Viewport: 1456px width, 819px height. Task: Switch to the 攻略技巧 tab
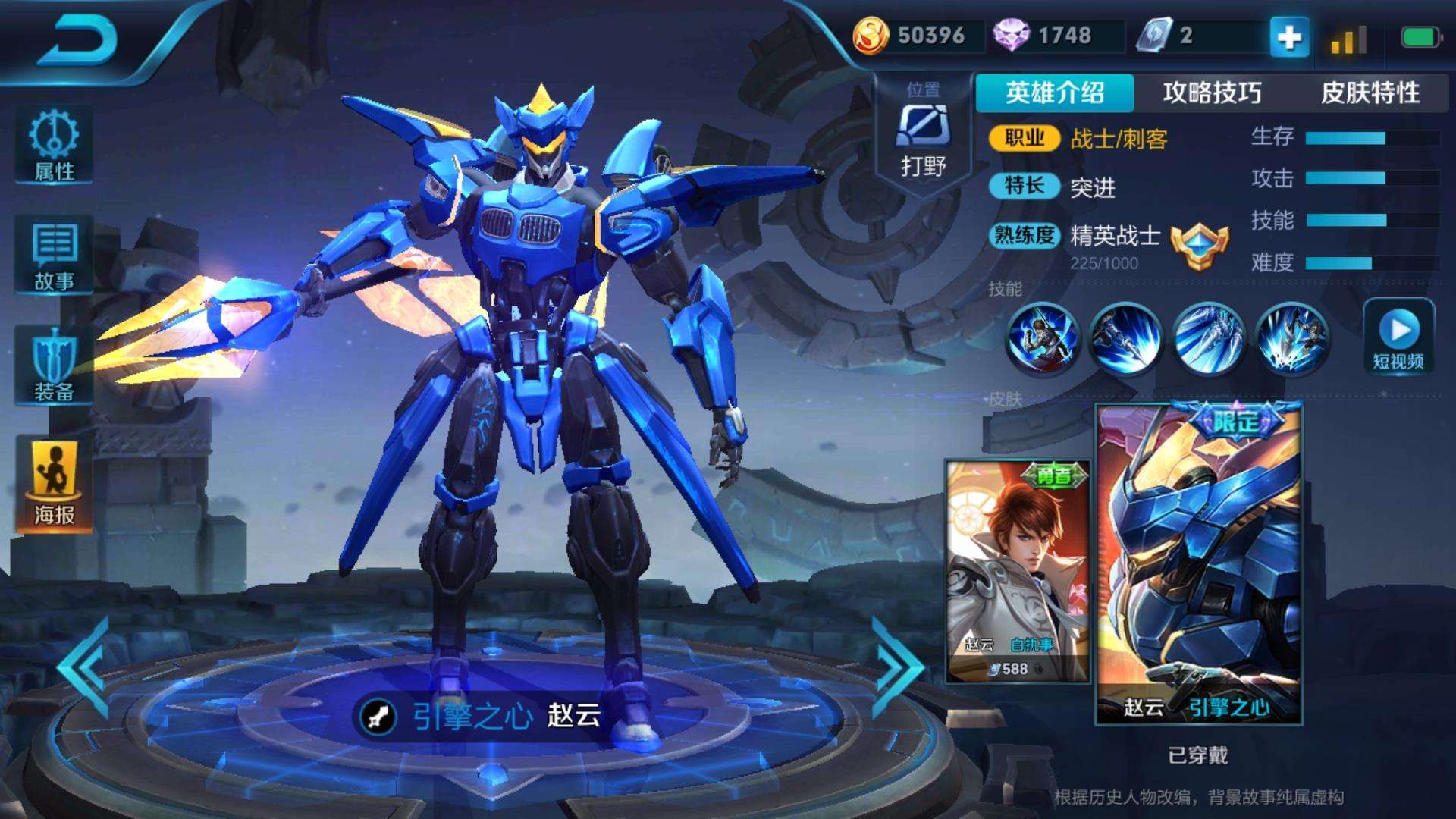(x=1212, y=93)
